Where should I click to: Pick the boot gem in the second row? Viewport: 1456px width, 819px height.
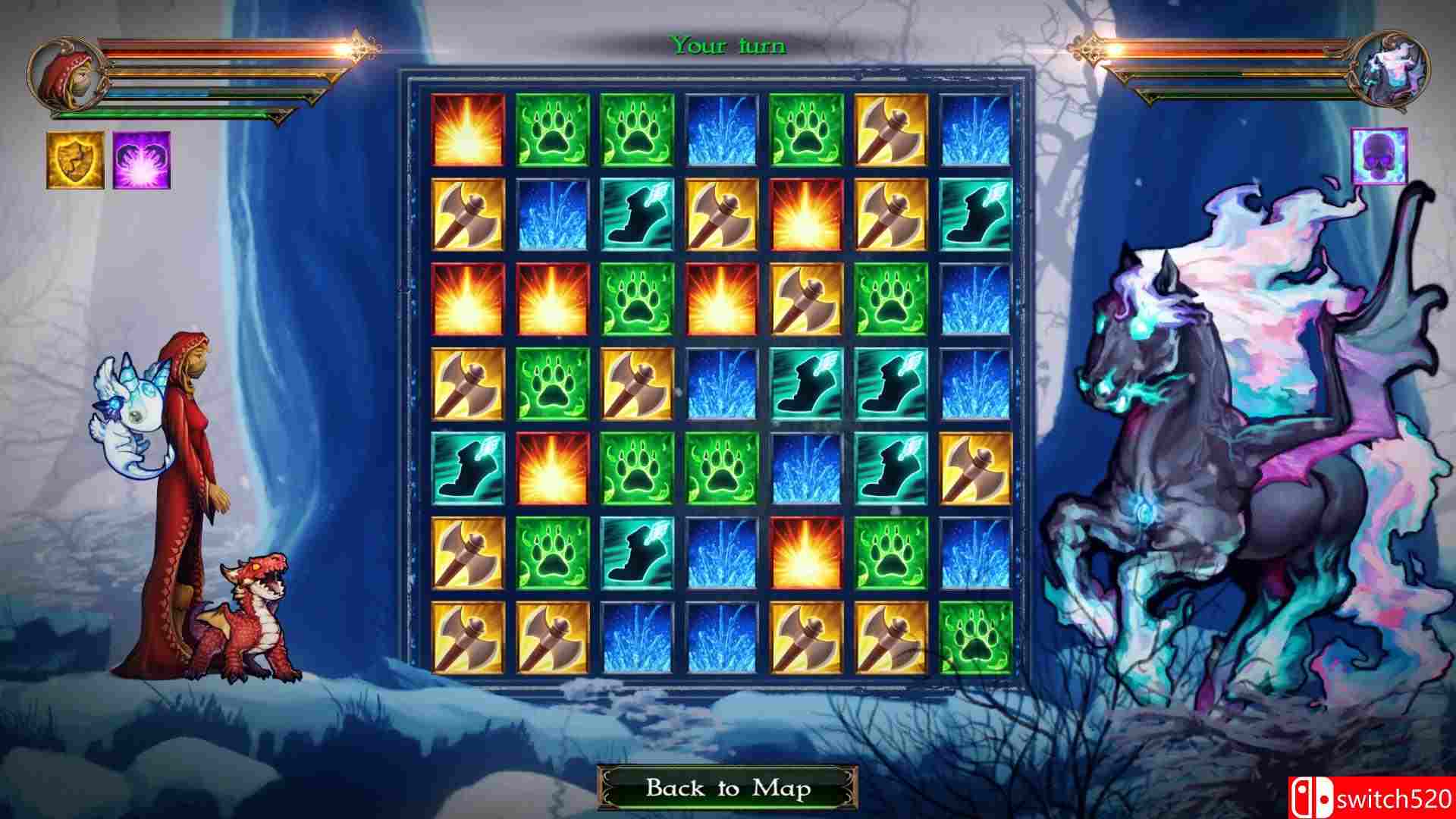(x=635, y=214)
